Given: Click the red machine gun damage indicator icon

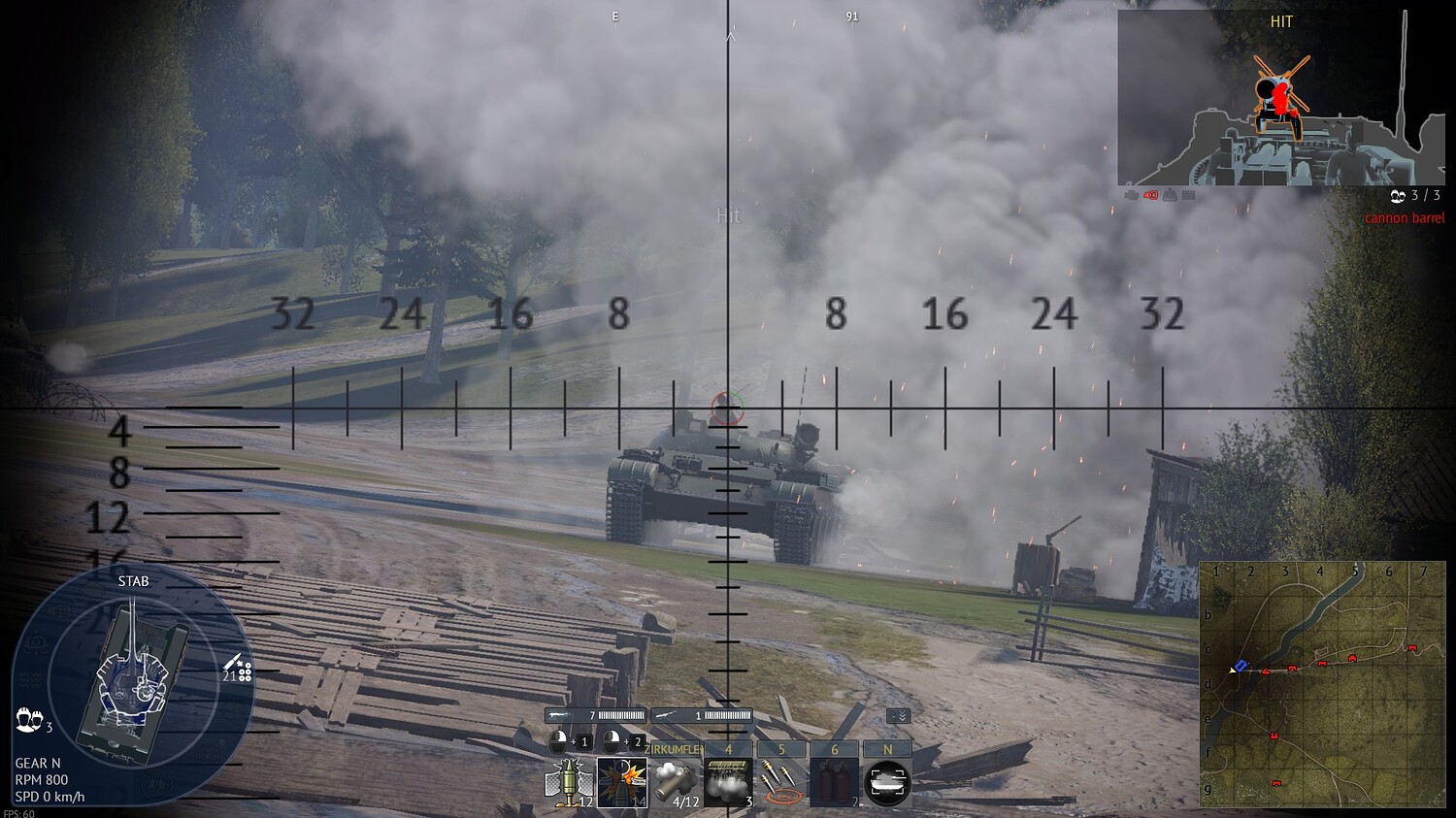Looking at the screenshot, I should pyautogui.click(x=1150, y=195).
